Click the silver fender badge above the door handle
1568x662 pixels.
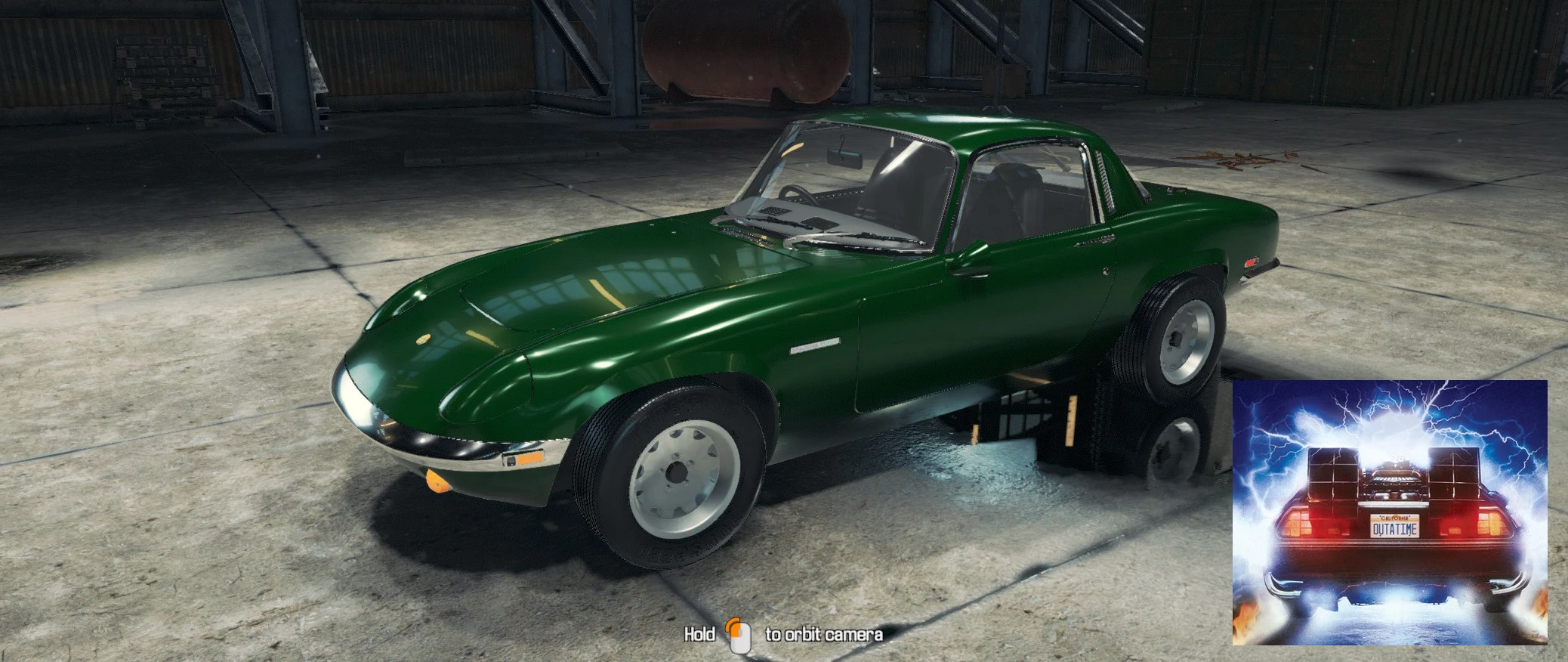point(814,347)
